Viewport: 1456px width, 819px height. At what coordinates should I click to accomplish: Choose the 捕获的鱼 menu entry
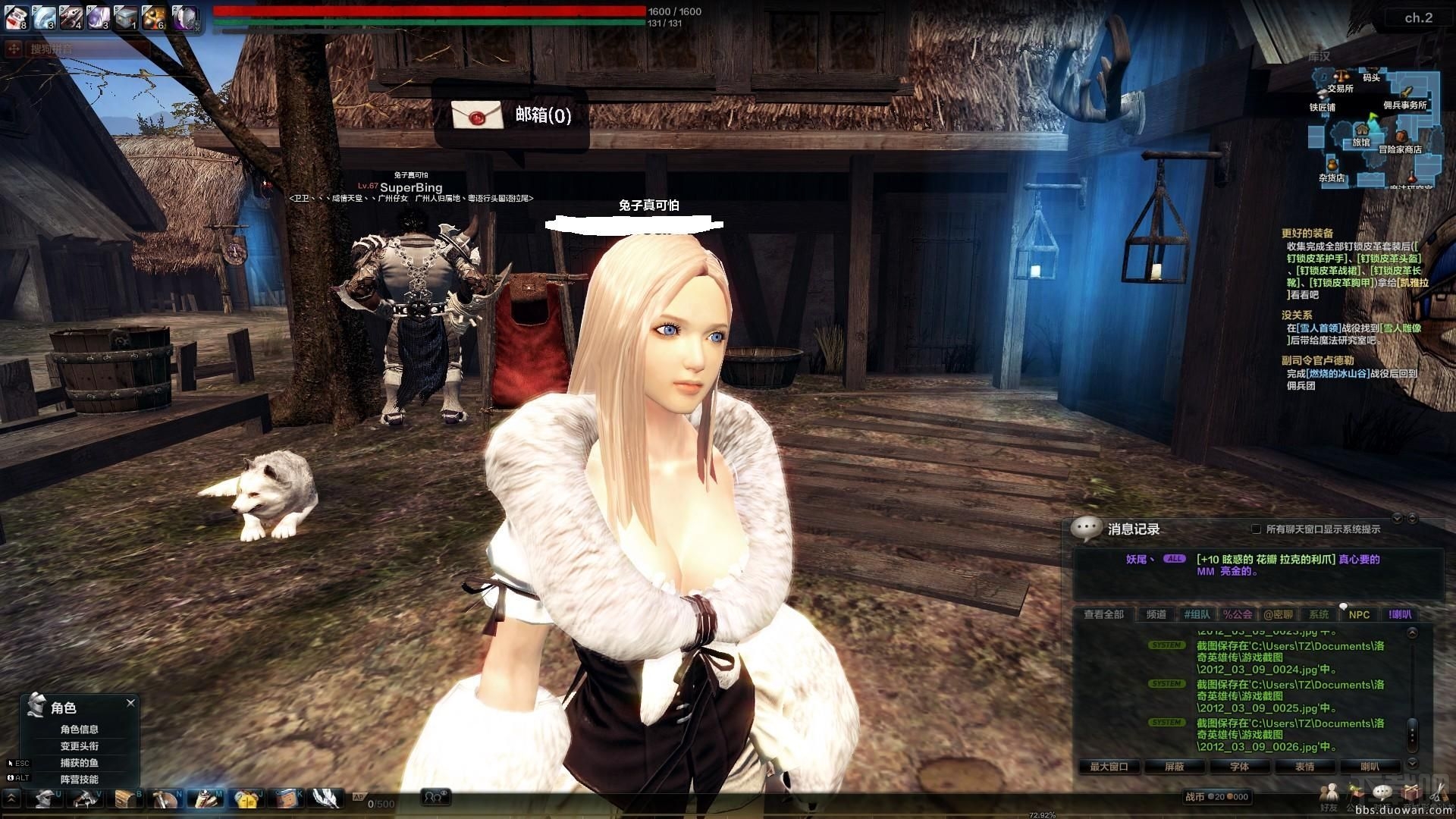pos(80,763)
